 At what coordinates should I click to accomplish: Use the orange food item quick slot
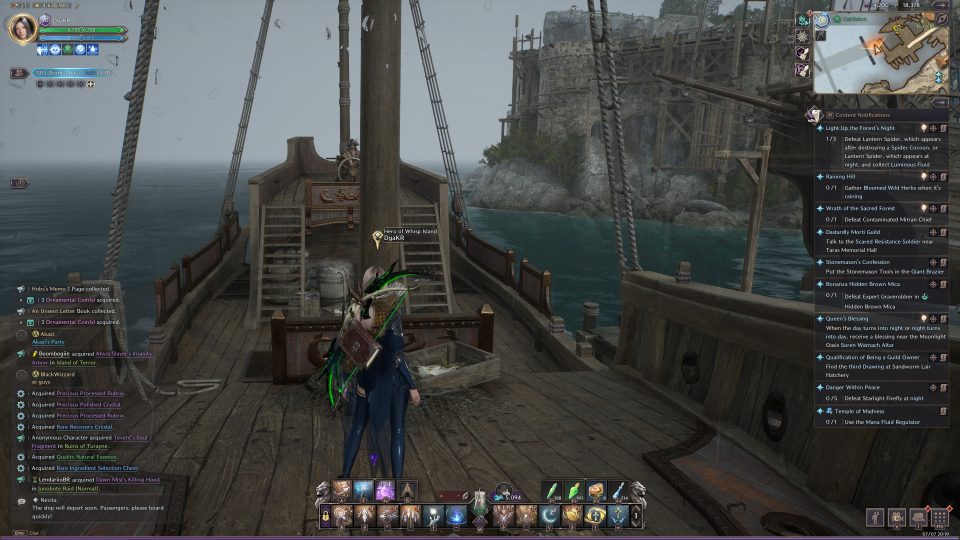594,489
